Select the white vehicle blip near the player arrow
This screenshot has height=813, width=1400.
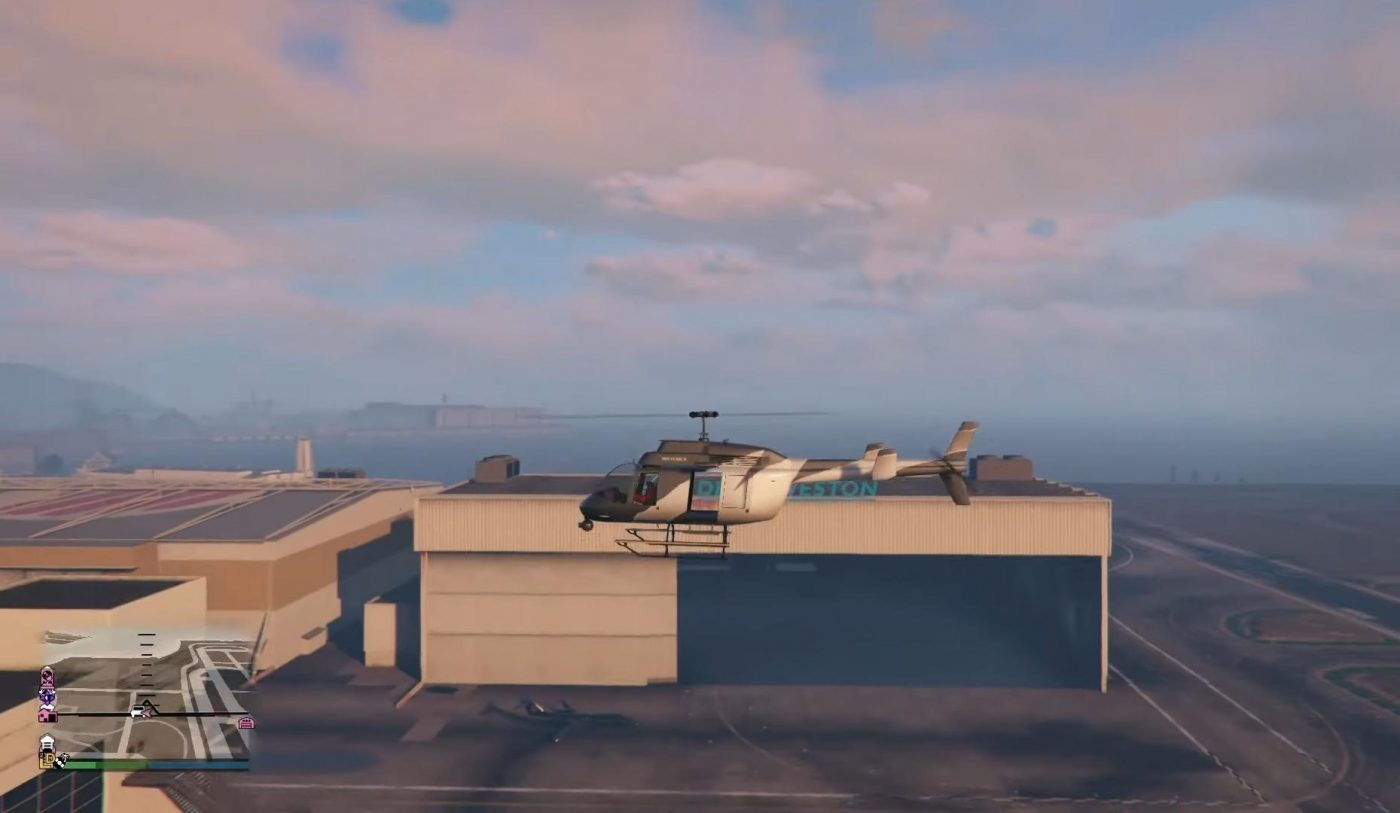click(137, 711)
